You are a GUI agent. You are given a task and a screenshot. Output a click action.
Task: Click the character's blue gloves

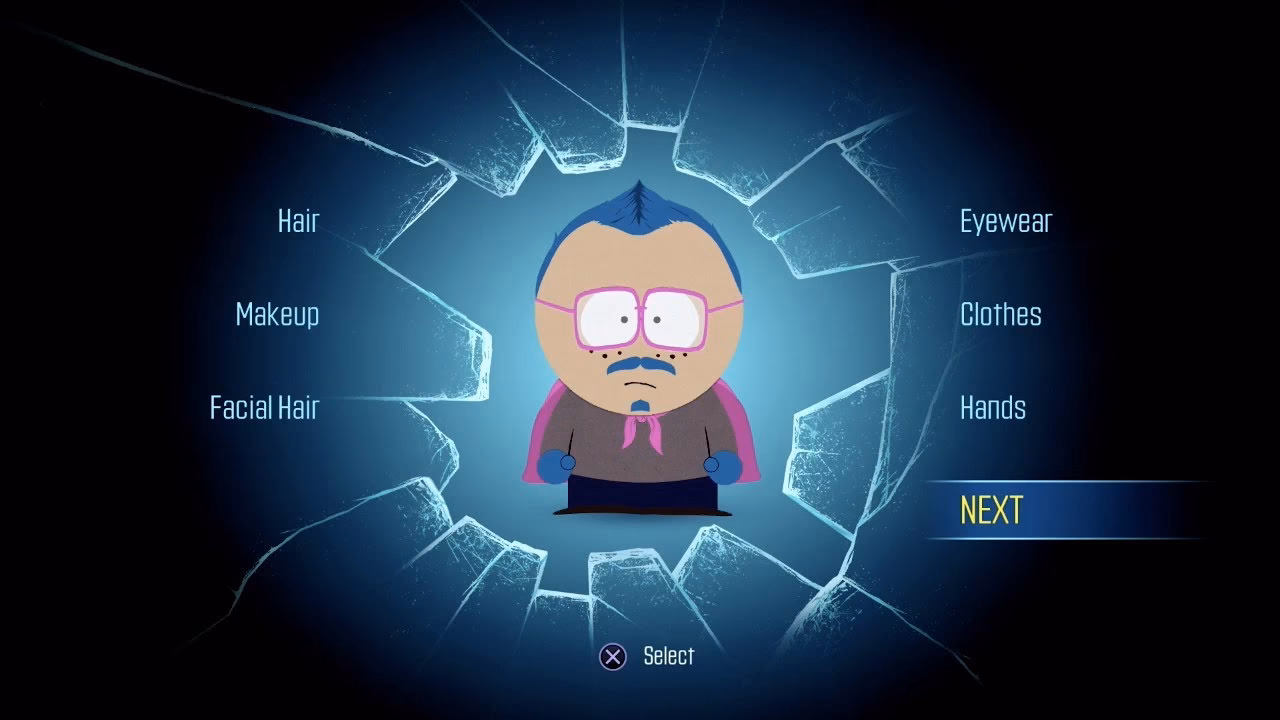(558, 463)
